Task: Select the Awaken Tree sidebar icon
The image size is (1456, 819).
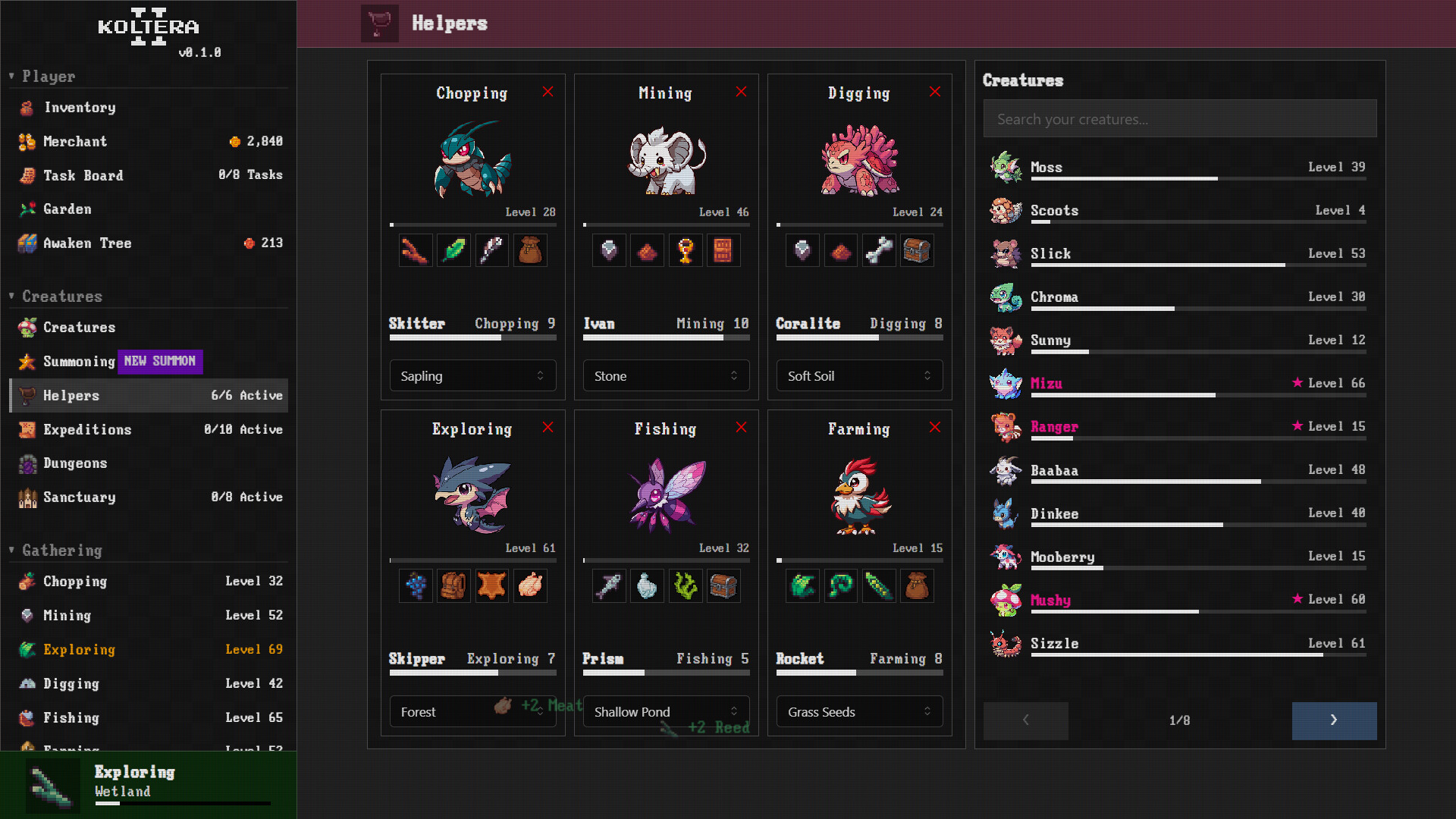Action: pos(27,243)
